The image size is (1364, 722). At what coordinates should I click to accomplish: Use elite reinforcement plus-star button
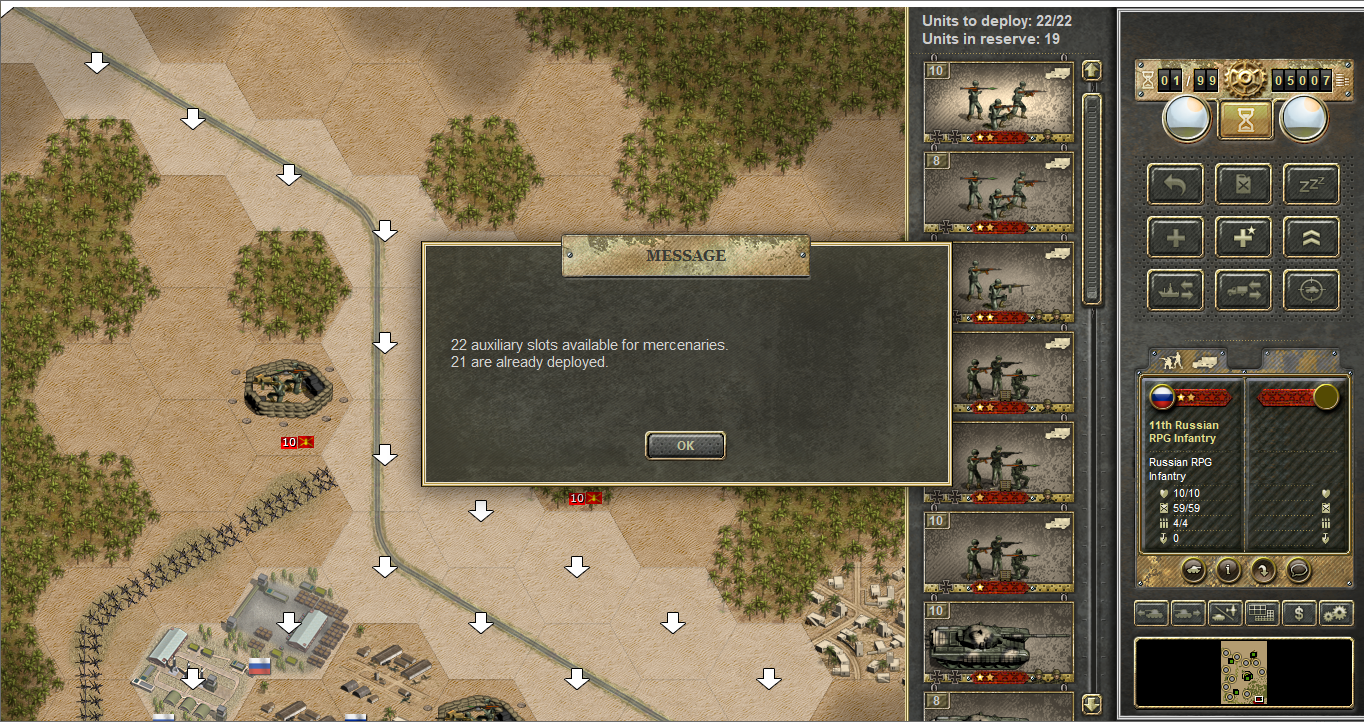pyautogui.click(x=1243, y=238)
